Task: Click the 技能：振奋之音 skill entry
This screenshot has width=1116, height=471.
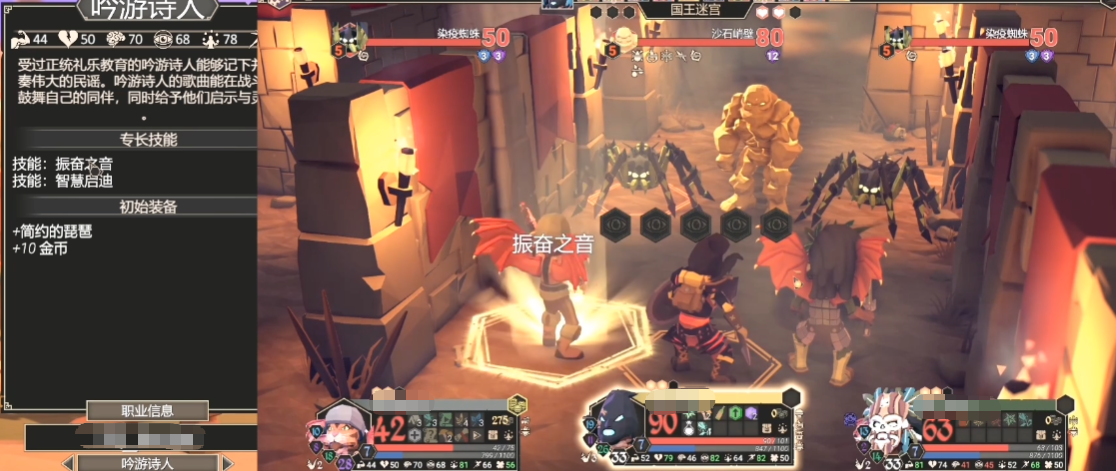Action: [x=63, y=163]
